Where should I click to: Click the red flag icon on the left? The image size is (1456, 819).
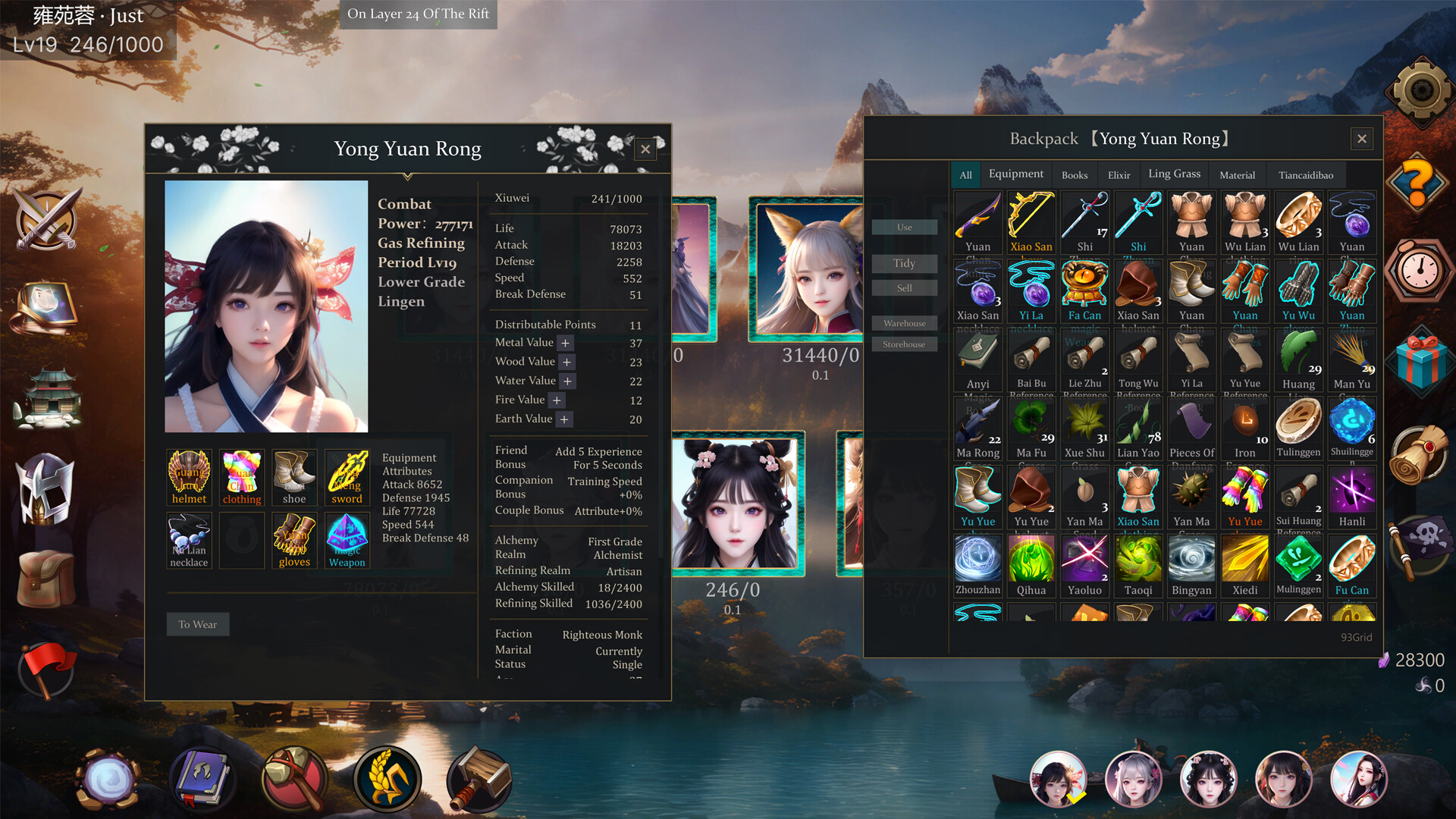[x=47, y=667]
